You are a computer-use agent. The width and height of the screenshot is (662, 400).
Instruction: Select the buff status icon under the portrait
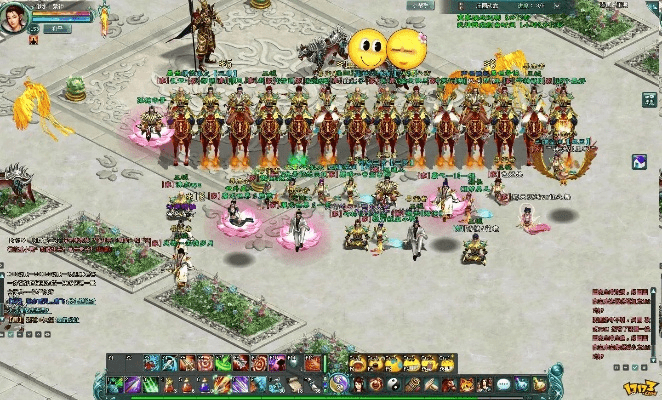[33, 40]
